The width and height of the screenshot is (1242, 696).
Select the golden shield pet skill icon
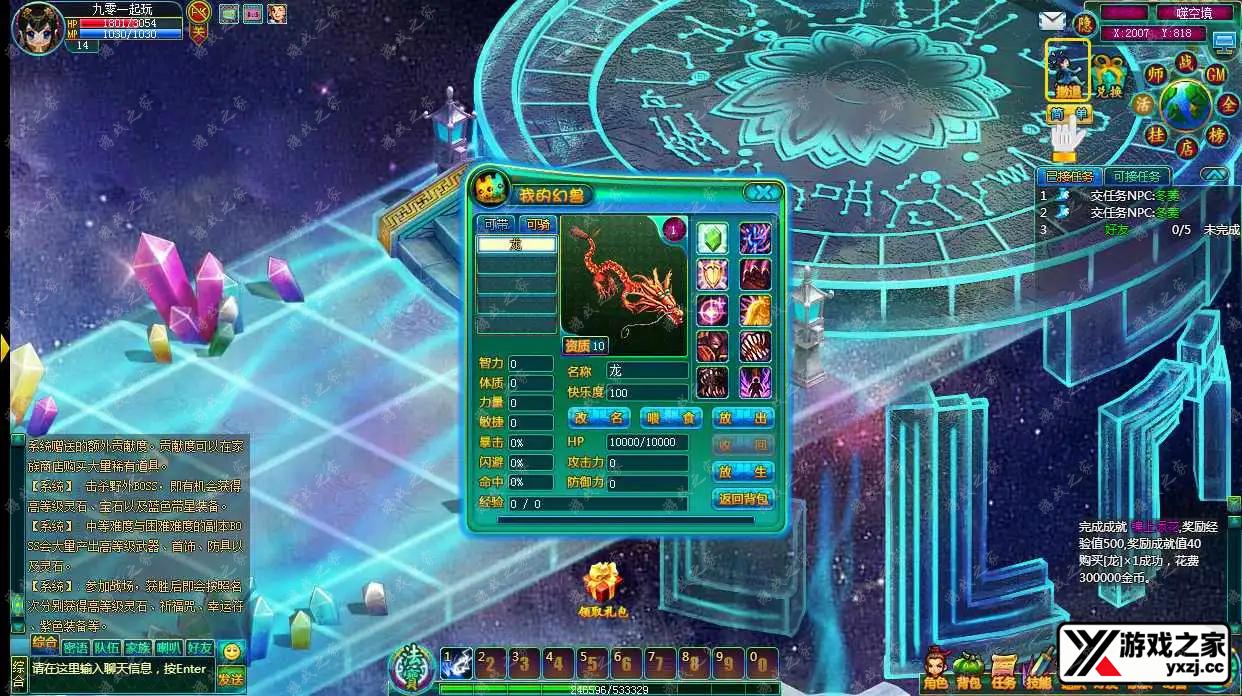pyautogui.click(x=711, y=273)
